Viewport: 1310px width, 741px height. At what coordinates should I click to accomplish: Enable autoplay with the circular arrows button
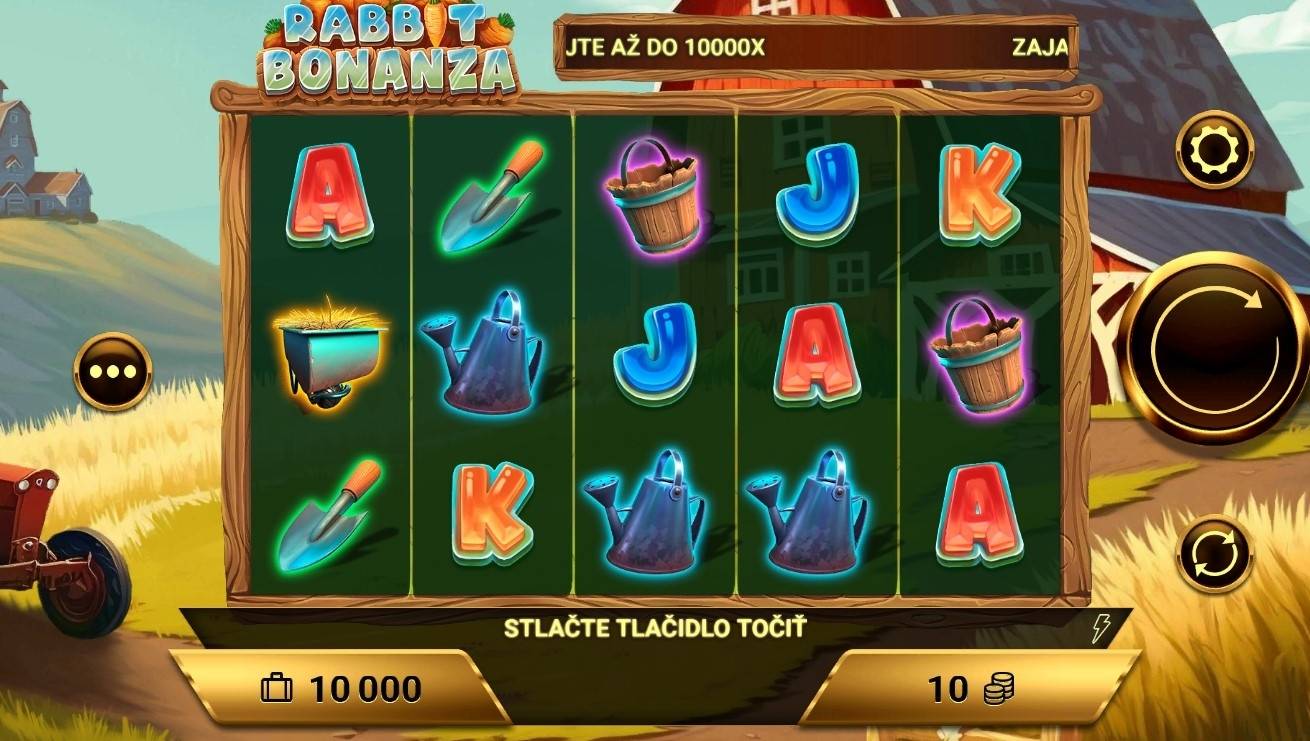point(1214,553)
